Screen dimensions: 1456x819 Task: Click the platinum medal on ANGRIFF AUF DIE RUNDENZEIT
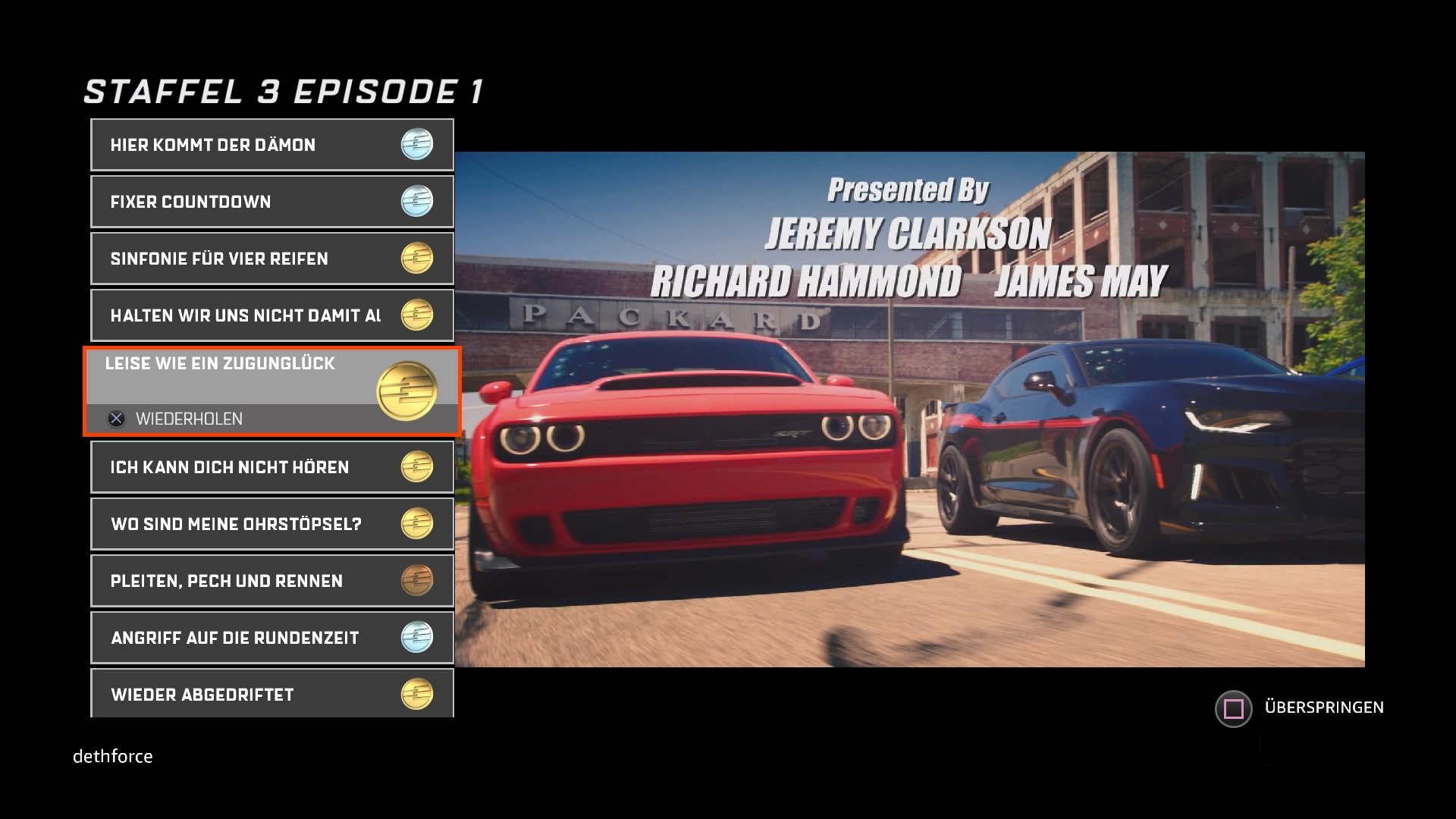tap(416, 637)
